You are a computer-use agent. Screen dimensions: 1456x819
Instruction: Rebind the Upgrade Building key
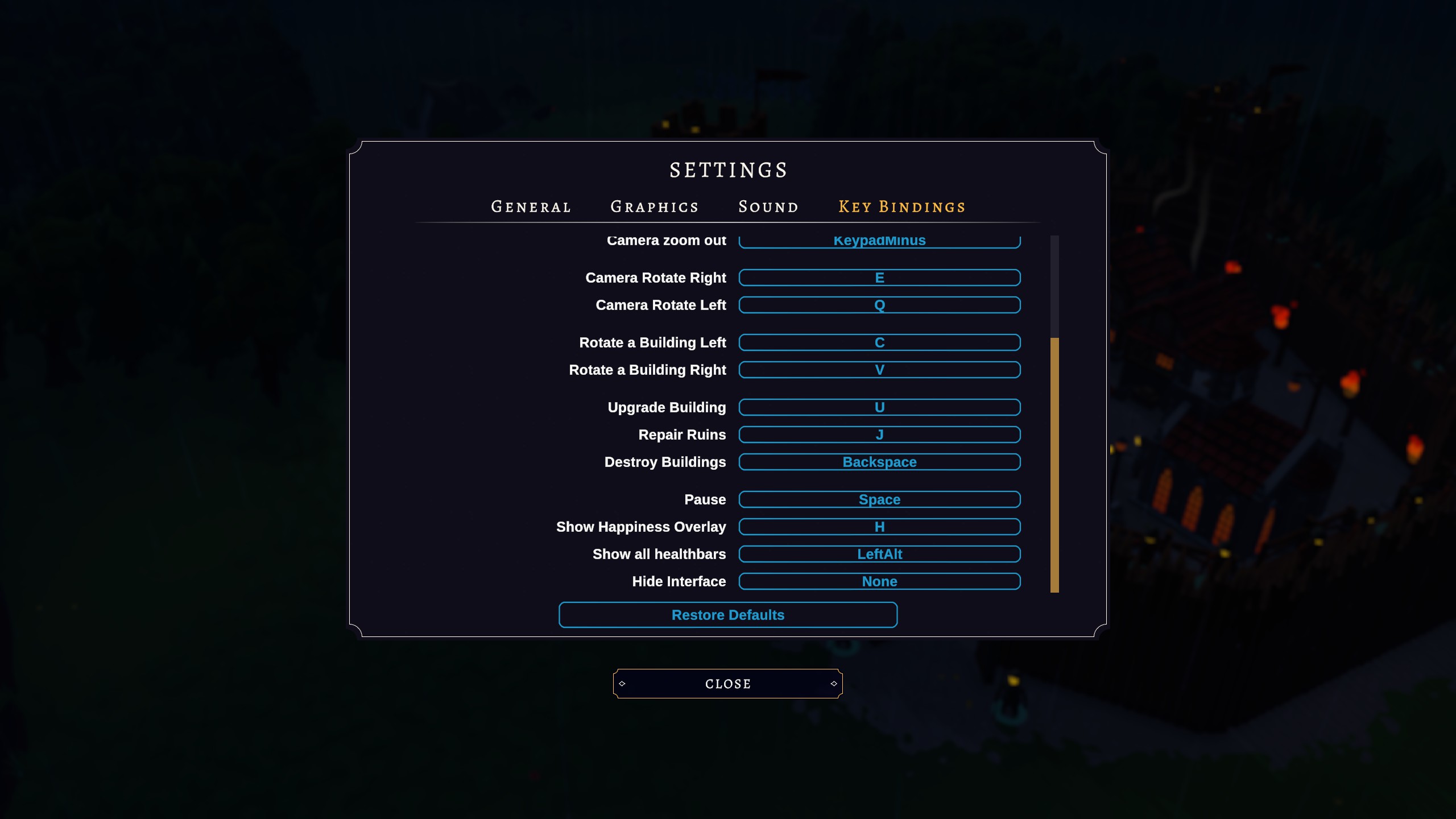click(x=879, y=407)
